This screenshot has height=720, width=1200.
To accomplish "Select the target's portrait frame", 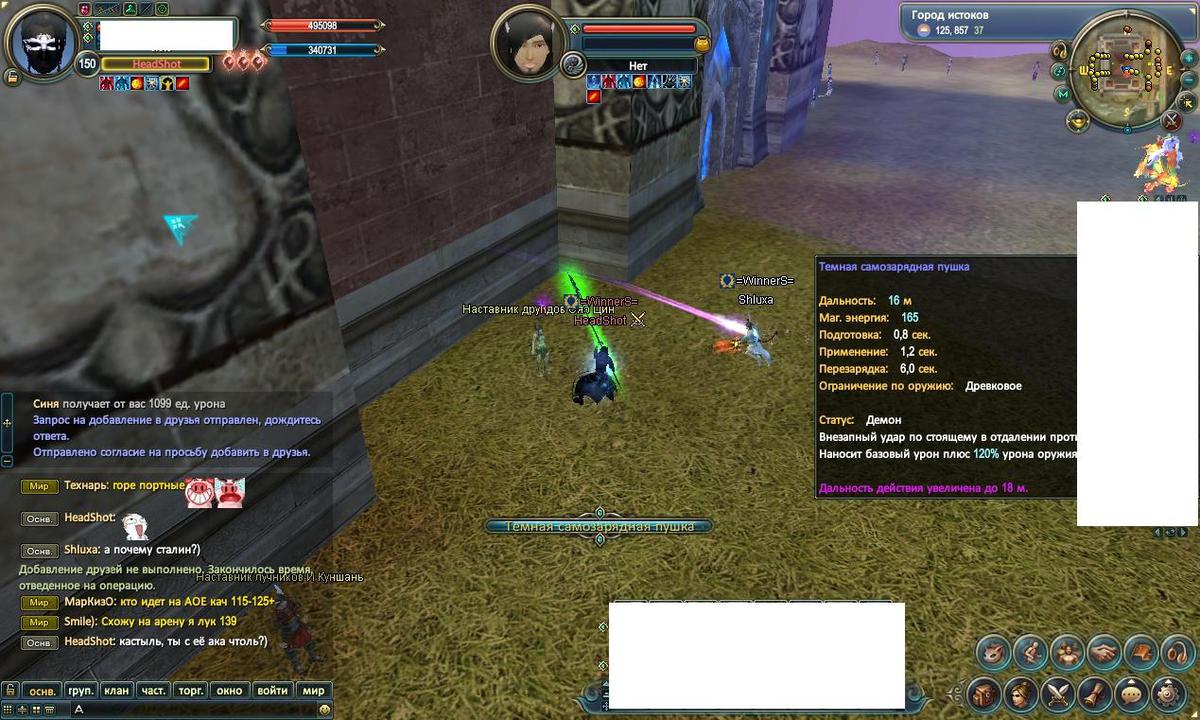I will pyautogui.click(x=528, y=42).
